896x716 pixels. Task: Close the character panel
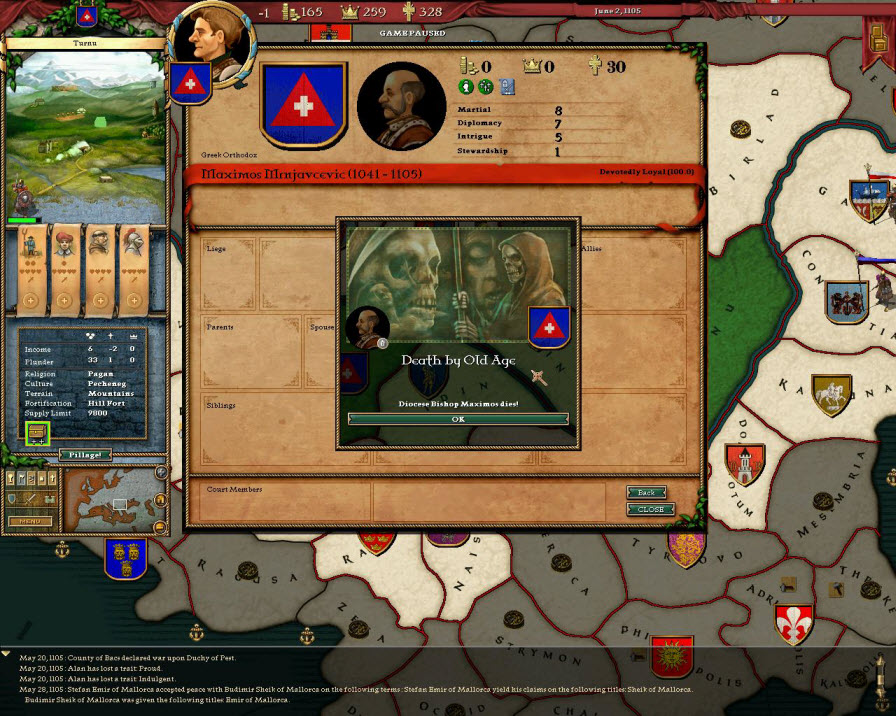(650, 509)
